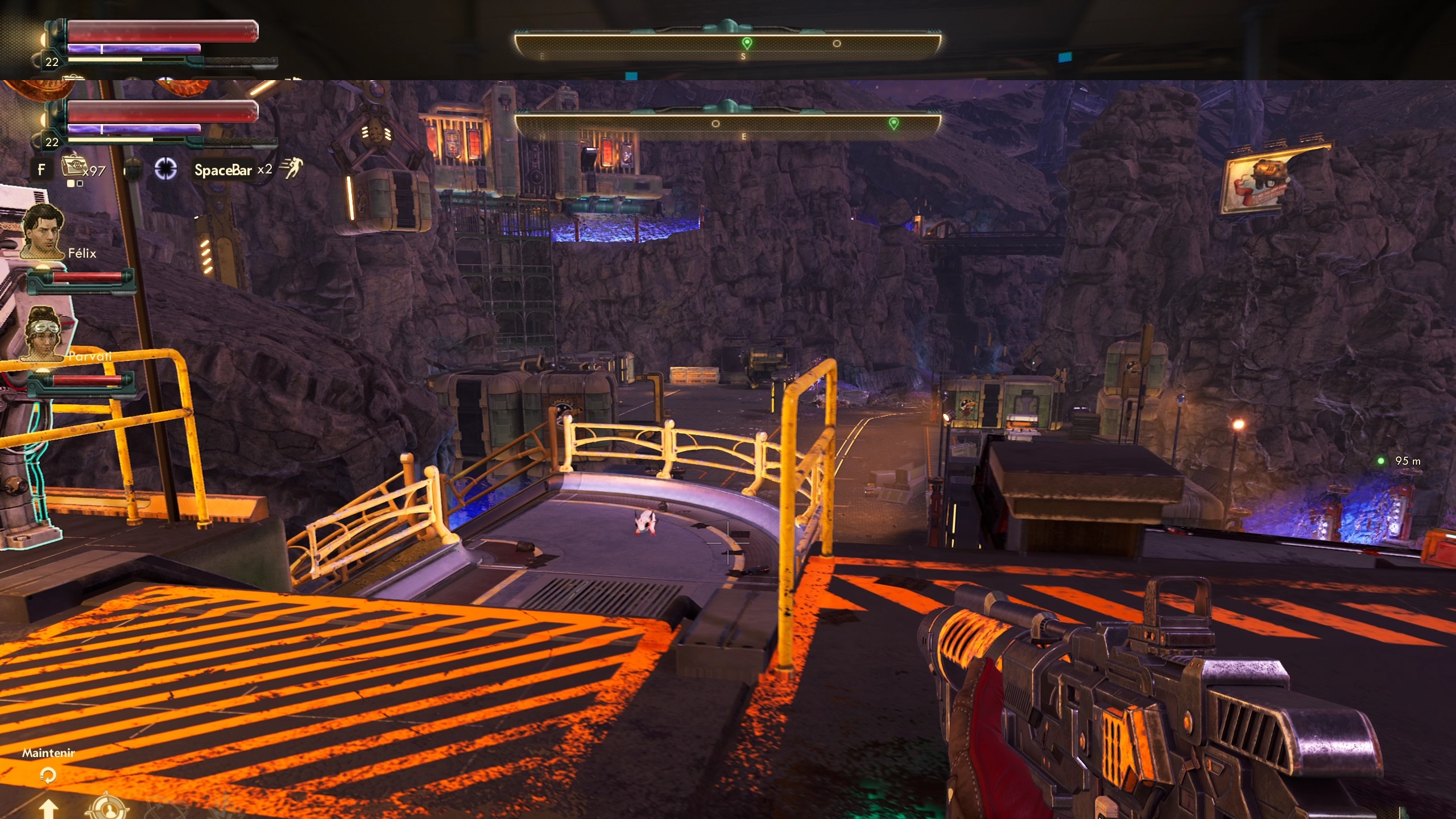Select Félix's companion portrait
Viewport: 1456px width, 819px height.
coord(43,231)
